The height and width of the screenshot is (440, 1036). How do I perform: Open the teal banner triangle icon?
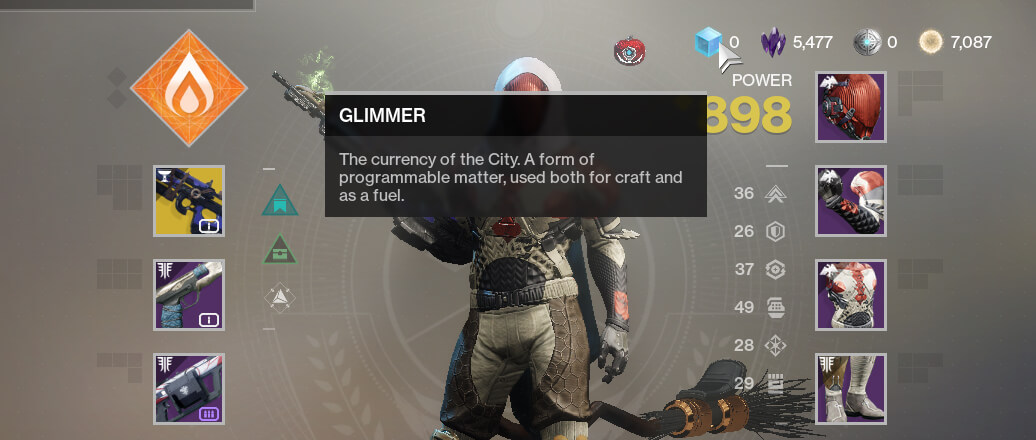[280, 200]
